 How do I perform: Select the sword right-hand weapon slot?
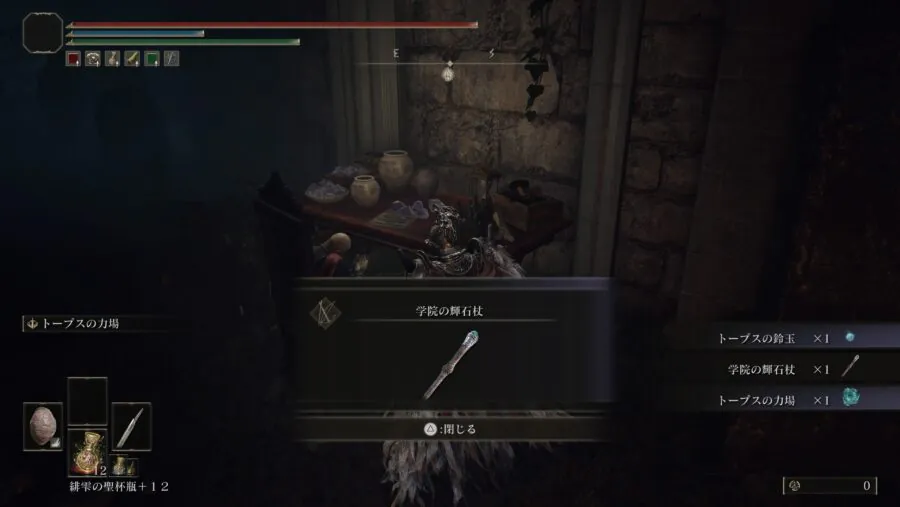(131, 426)
